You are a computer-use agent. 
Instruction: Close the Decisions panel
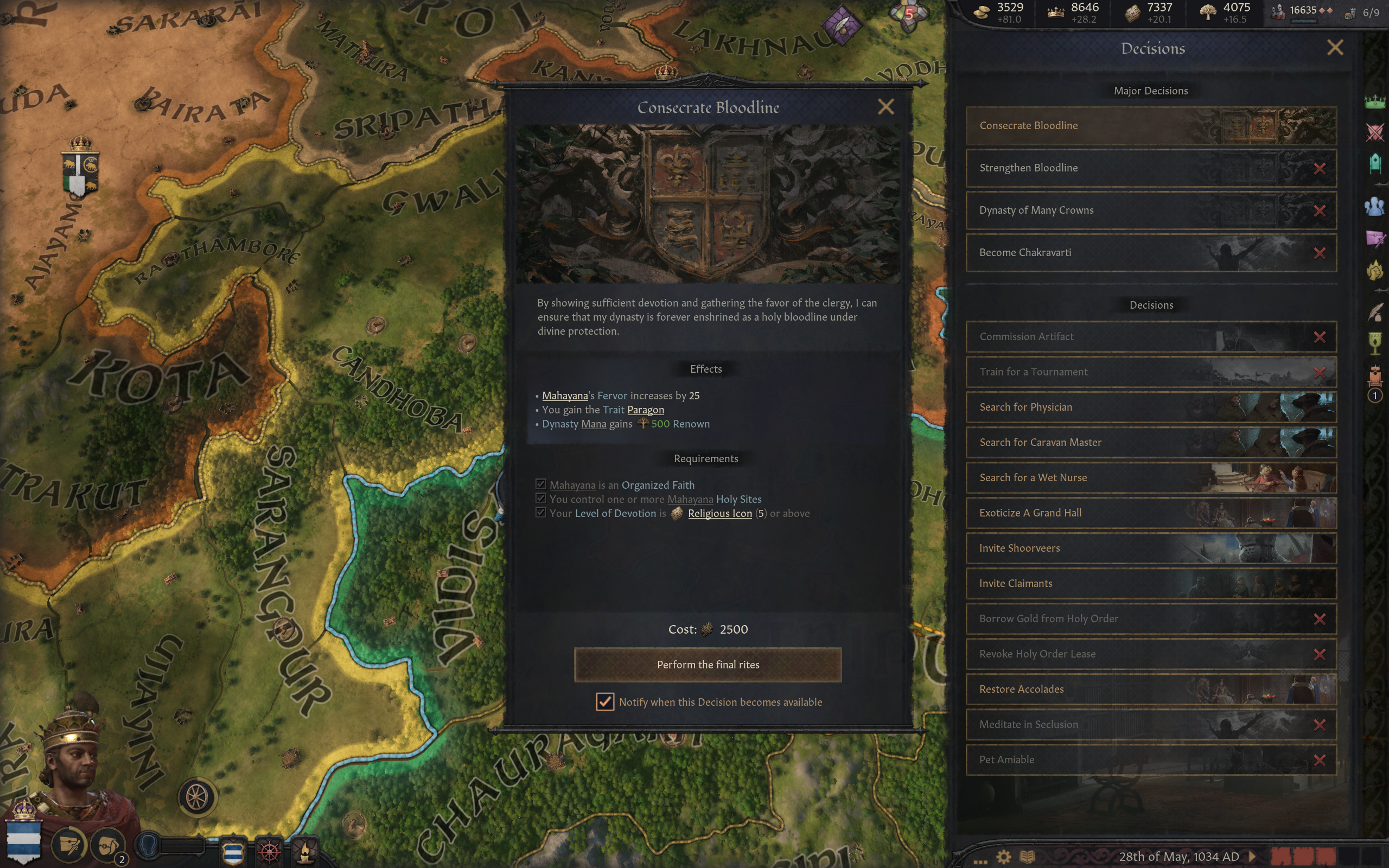[x=1335, y=48]
